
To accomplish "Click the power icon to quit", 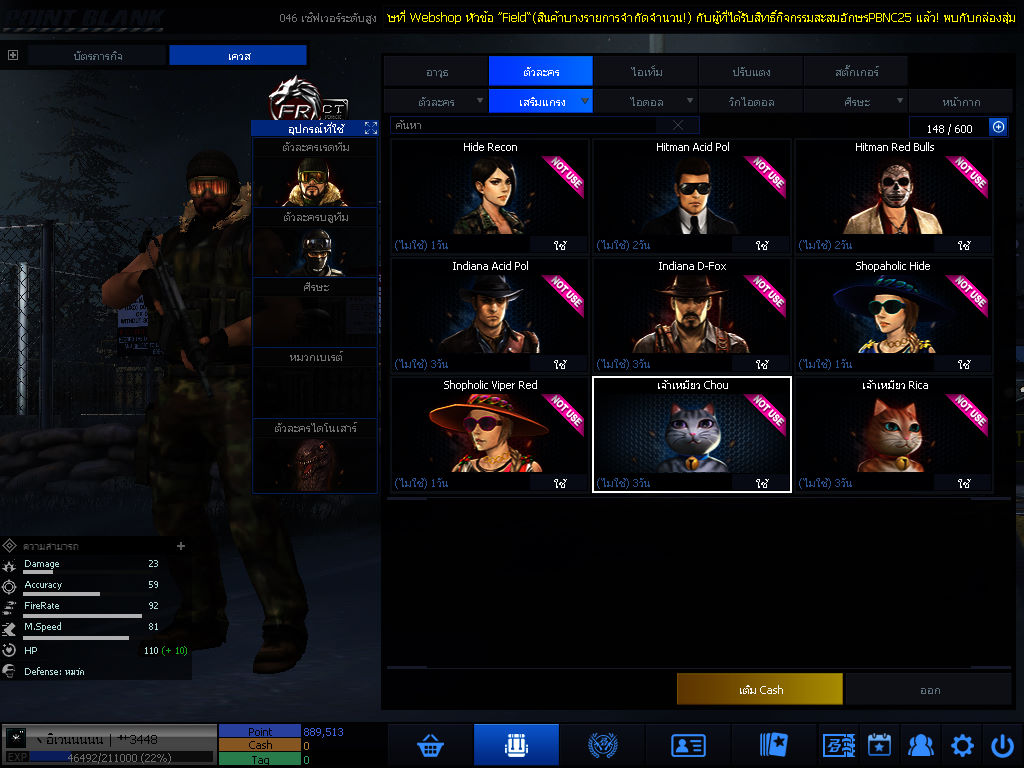I will click(1002, 745).
